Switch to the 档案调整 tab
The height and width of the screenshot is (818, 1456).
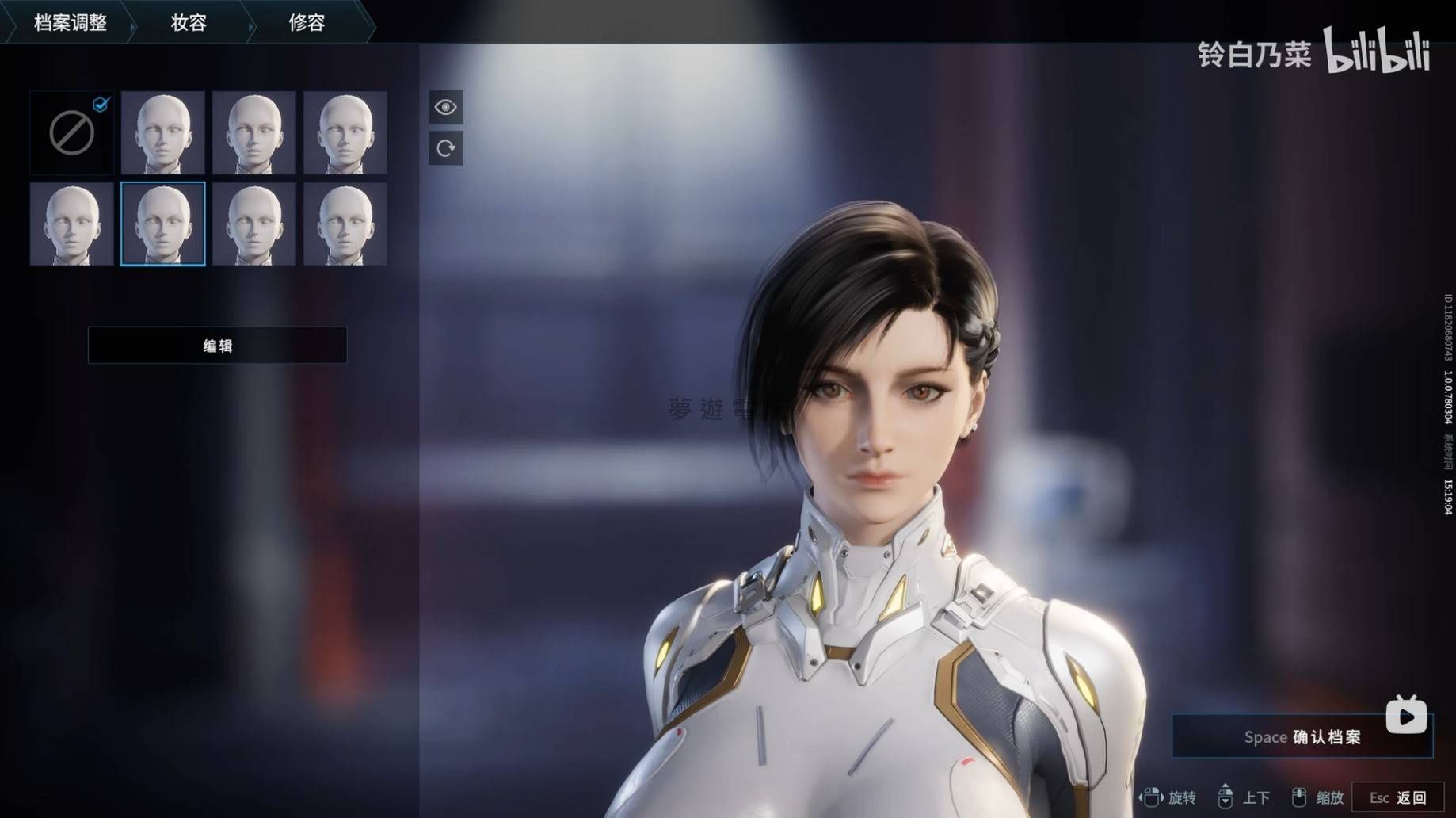pos(70,22)
